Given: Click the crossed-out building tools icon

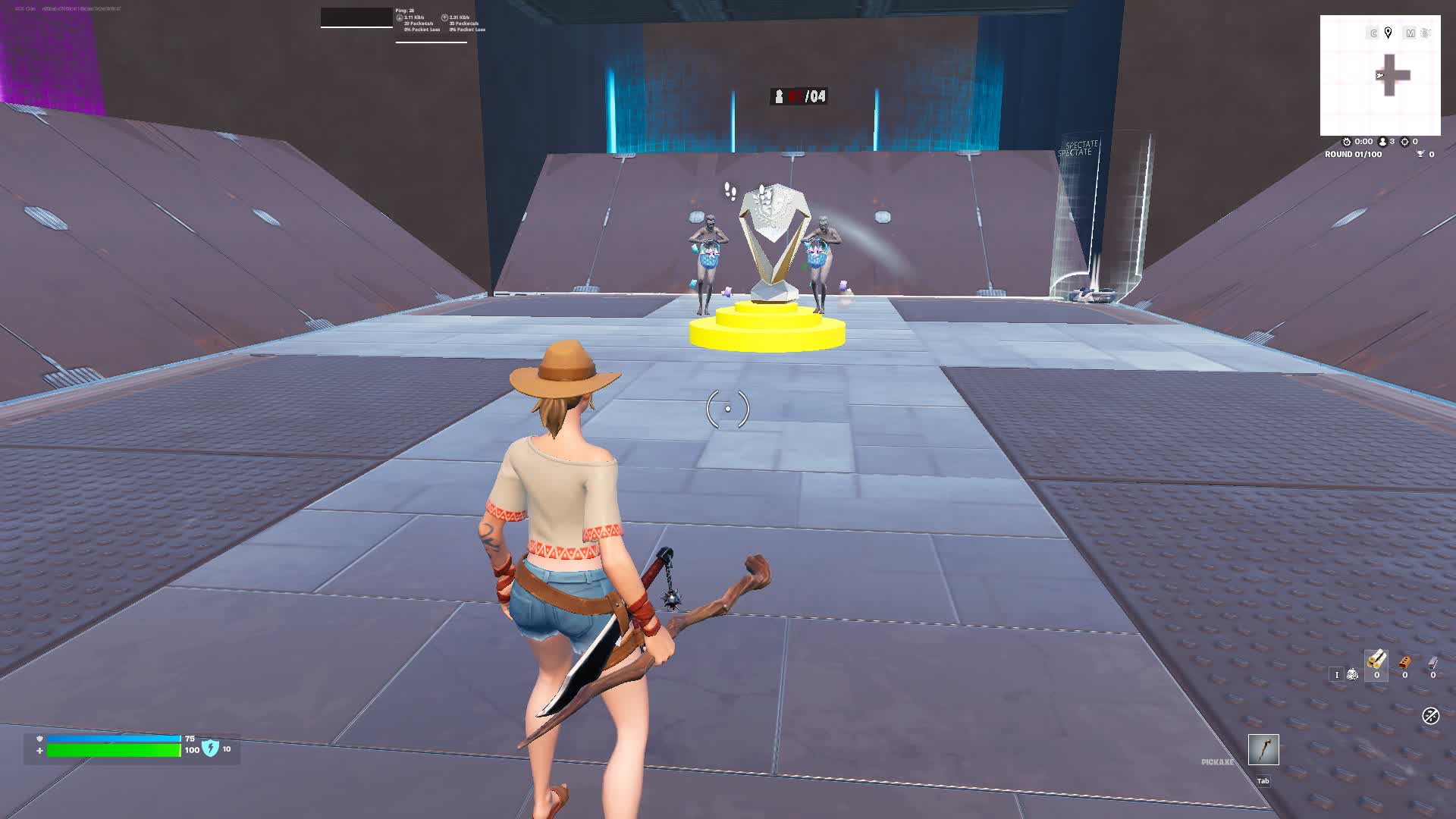Looking at the screenshot, I should [1430, 716].
